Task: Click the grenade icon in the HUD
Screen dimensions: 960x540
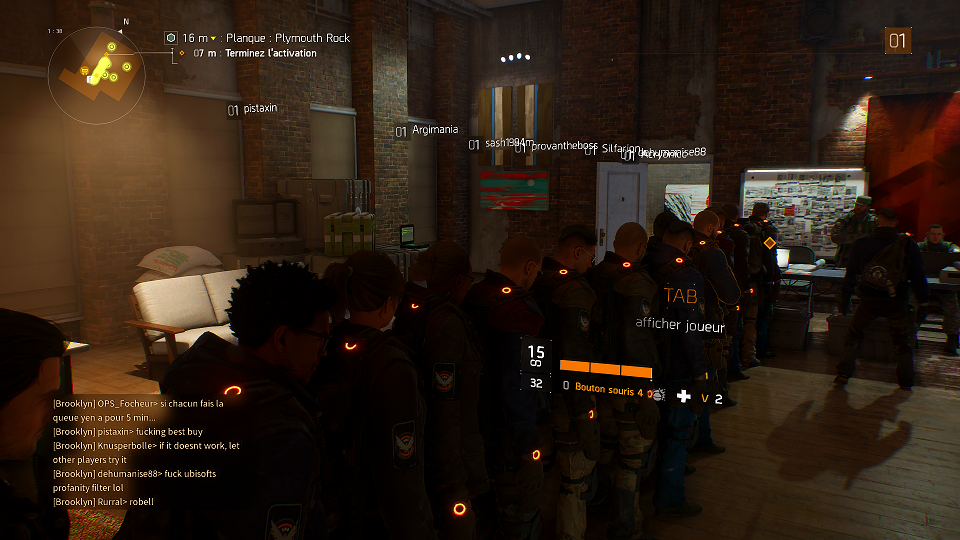Action: [655, 396]
